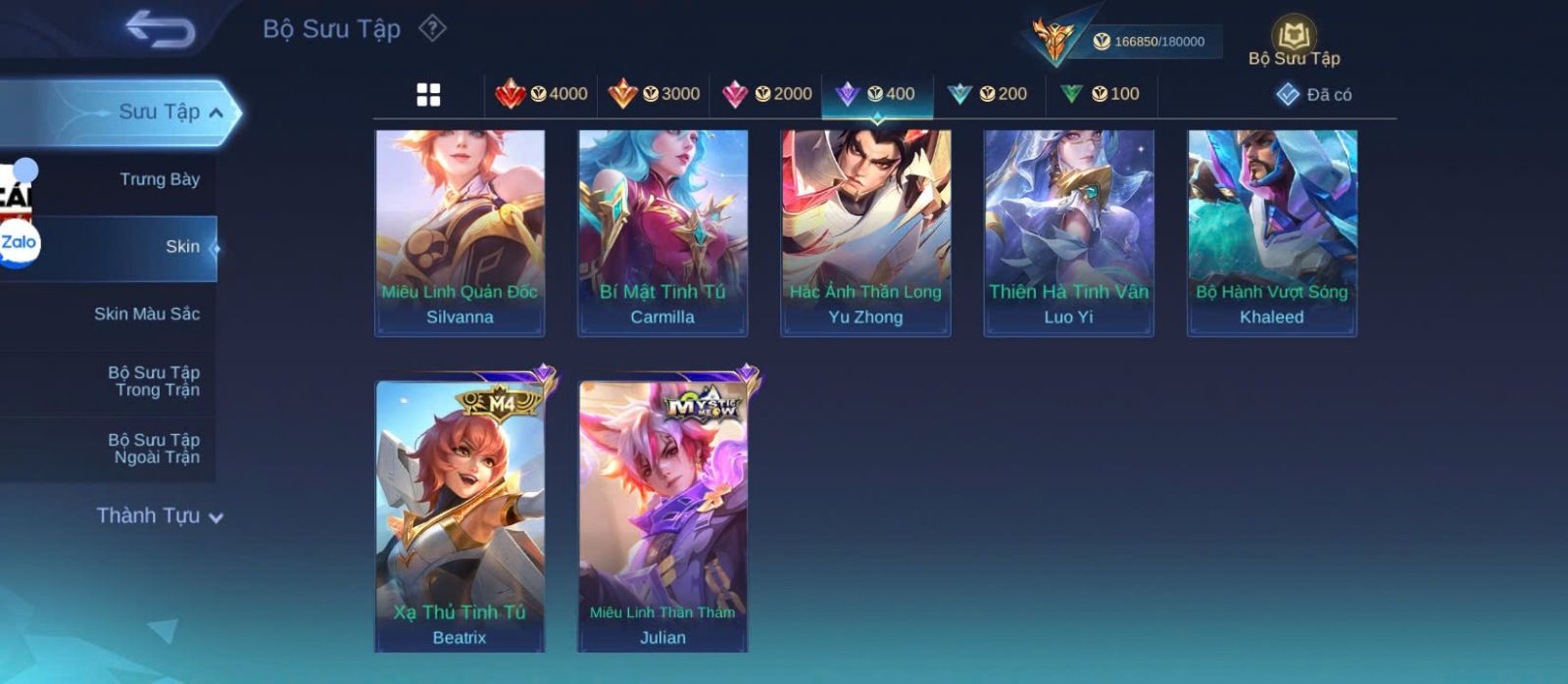Open the Trưng Bày menu entry
1568x684 pixels.
[x=159, y=179]
